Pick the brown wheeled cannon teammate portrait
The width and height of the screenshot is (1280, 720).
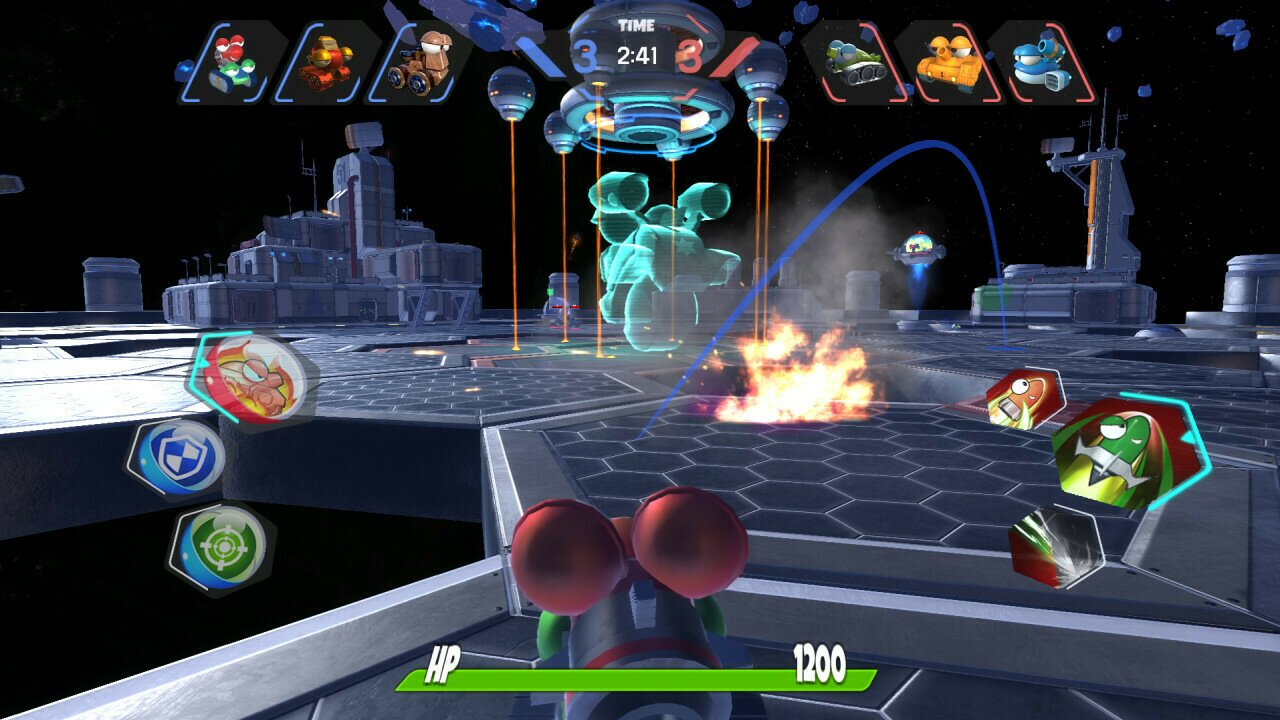tap(422, 62)
